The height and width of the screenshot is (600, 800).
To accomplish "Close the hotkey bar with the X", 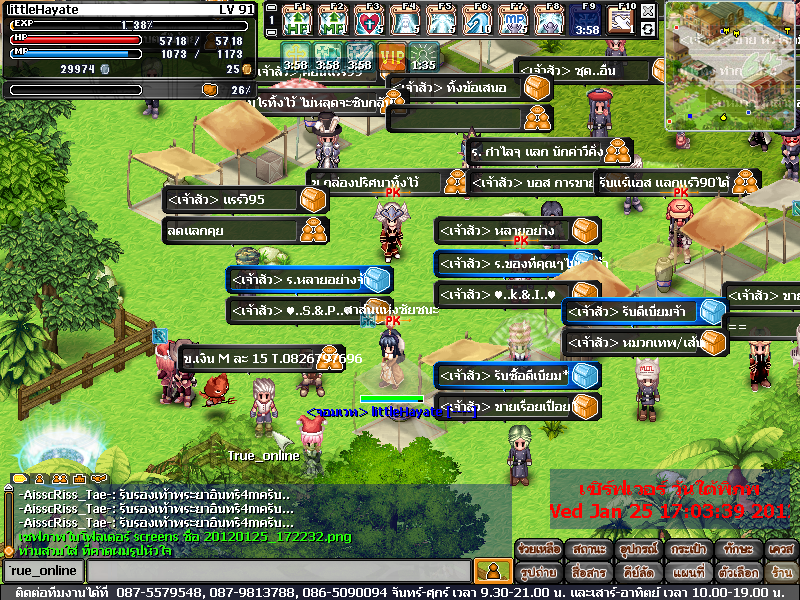I will (x=648, y=9).
